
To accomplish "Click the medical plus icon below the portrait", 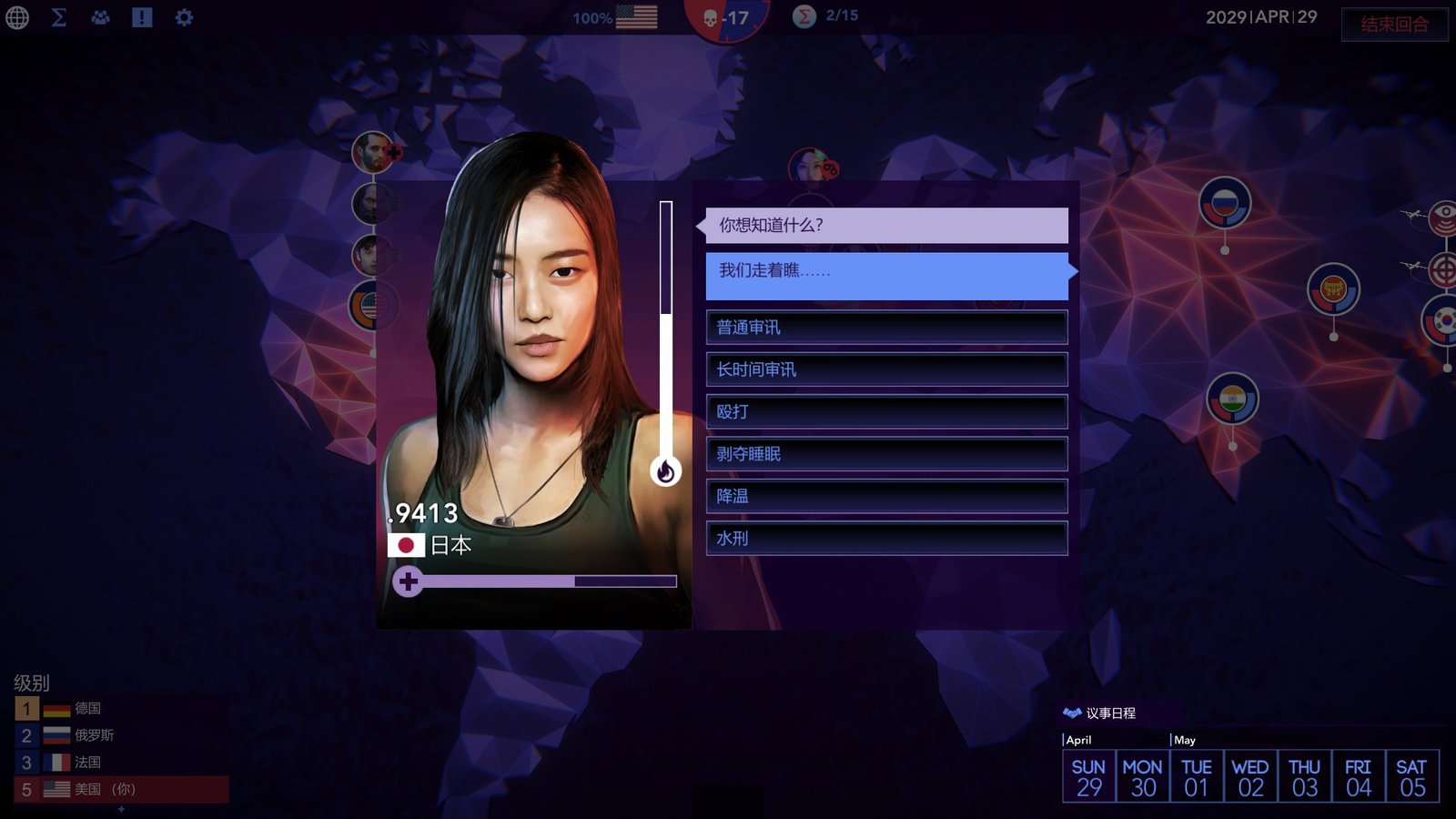I will [408, 581].
